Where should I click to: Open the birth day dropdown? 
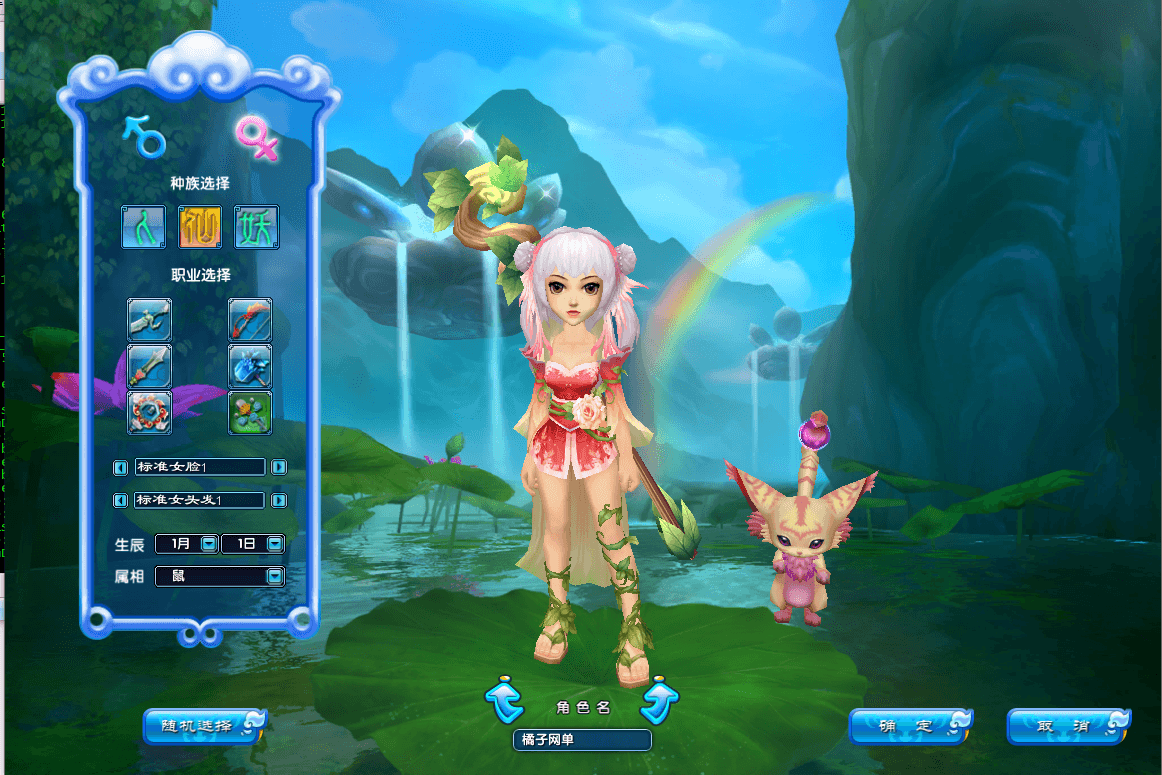coord(274,544)
